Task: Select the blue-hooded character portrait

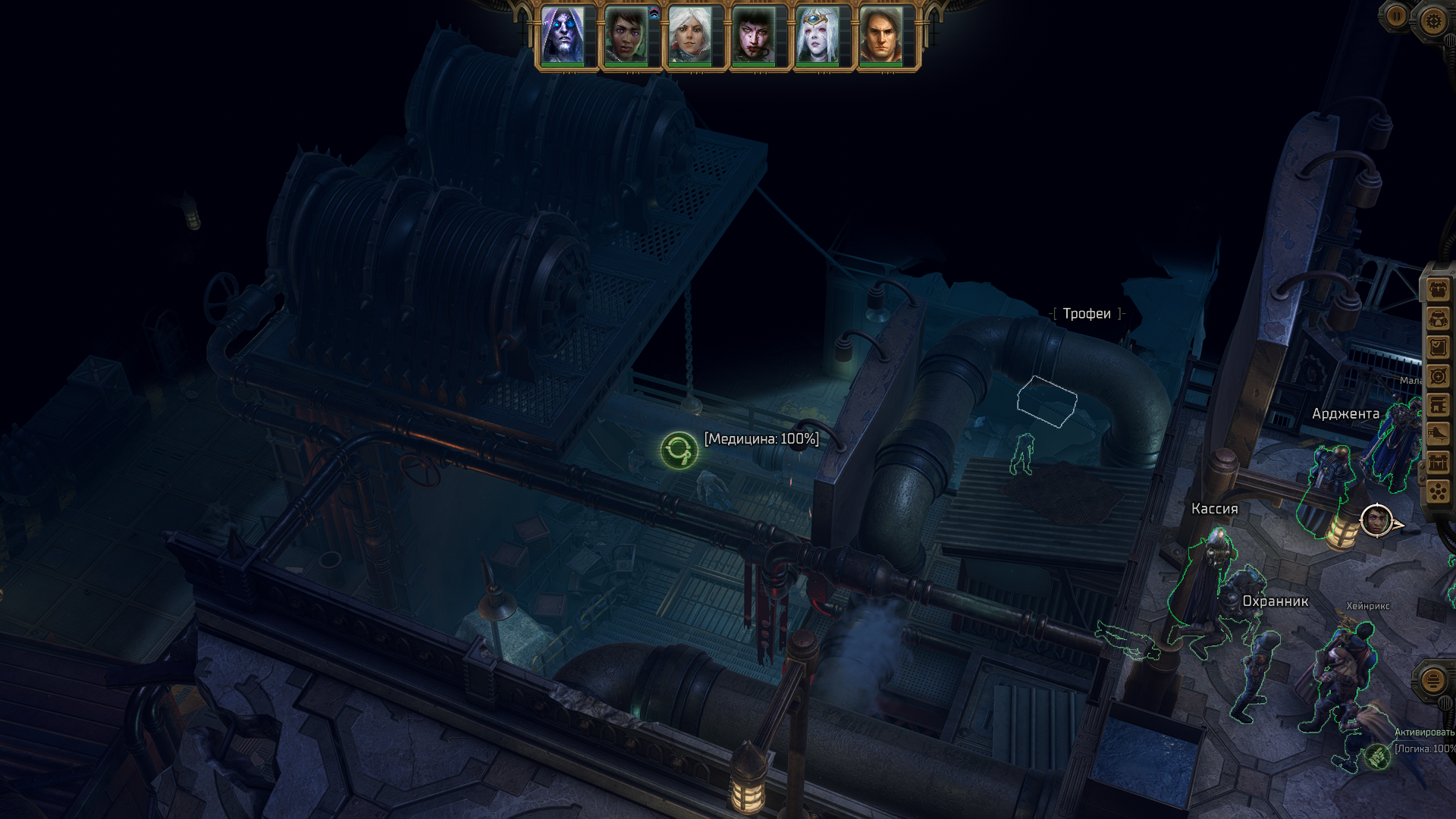Action: [563, 36]
